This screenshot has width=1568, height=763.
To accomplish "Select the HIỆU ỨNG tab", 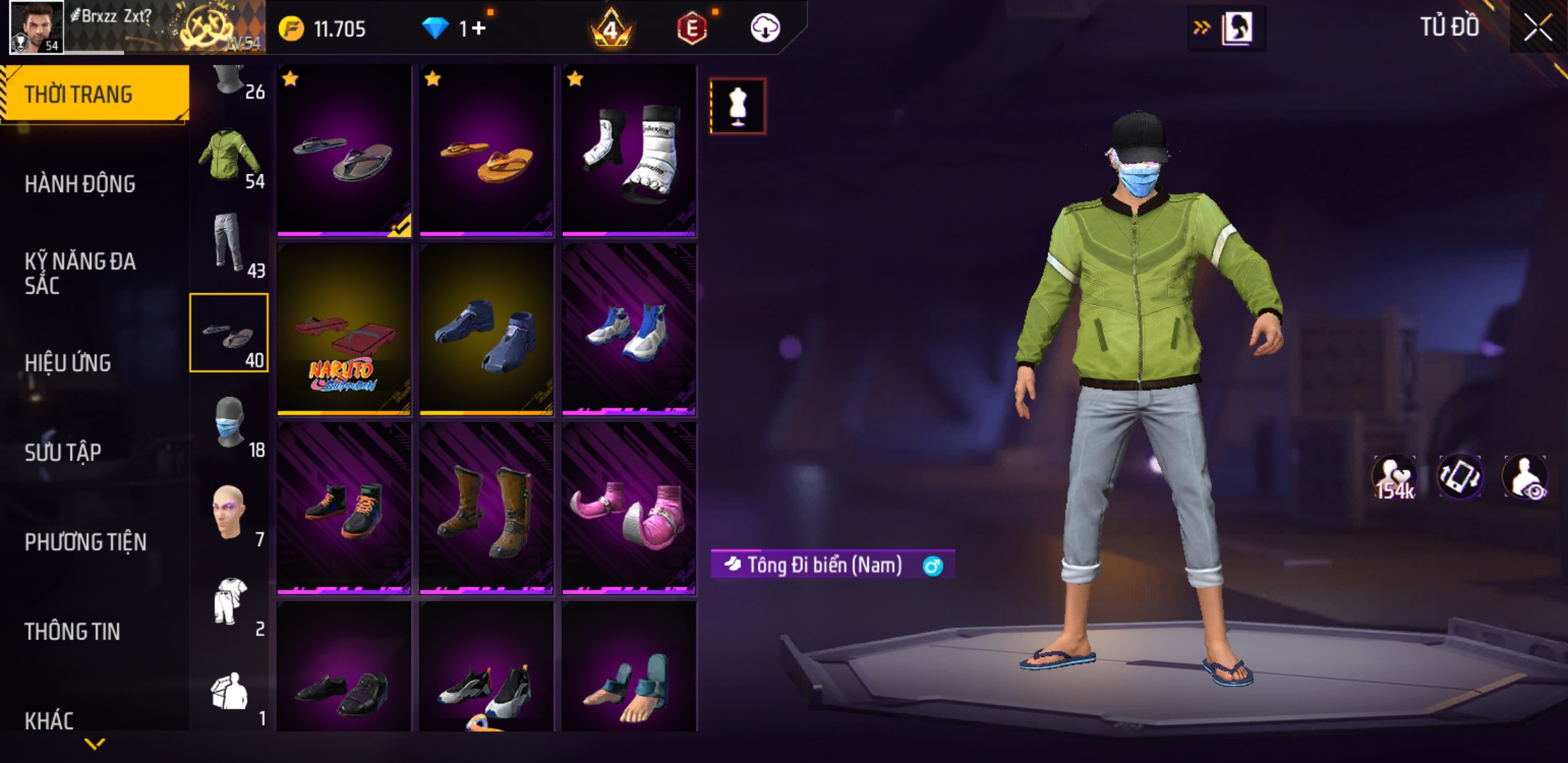I will [x=68, y=362].
